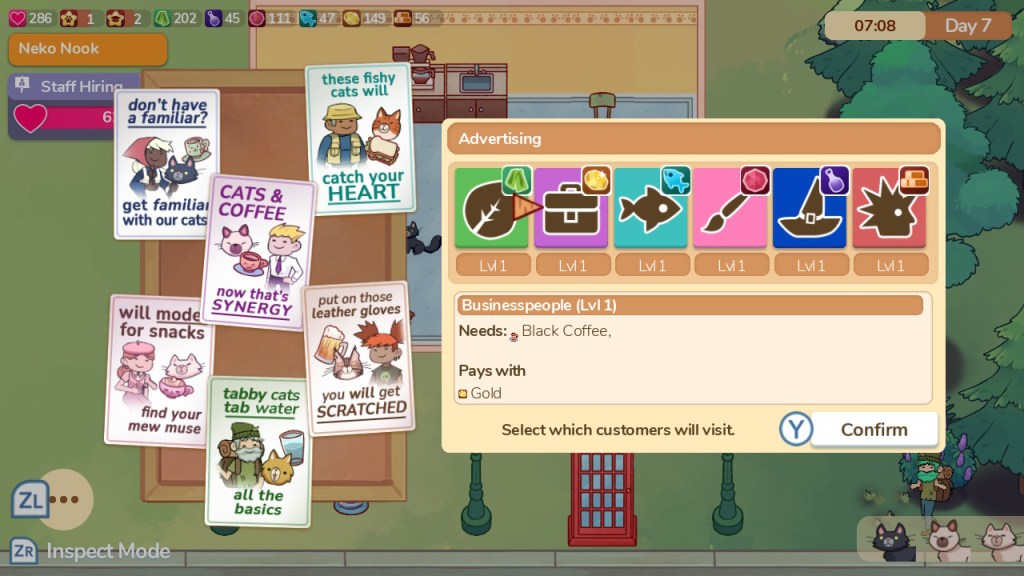Choose the blue witch hat tile

click(x=810, y=209)
